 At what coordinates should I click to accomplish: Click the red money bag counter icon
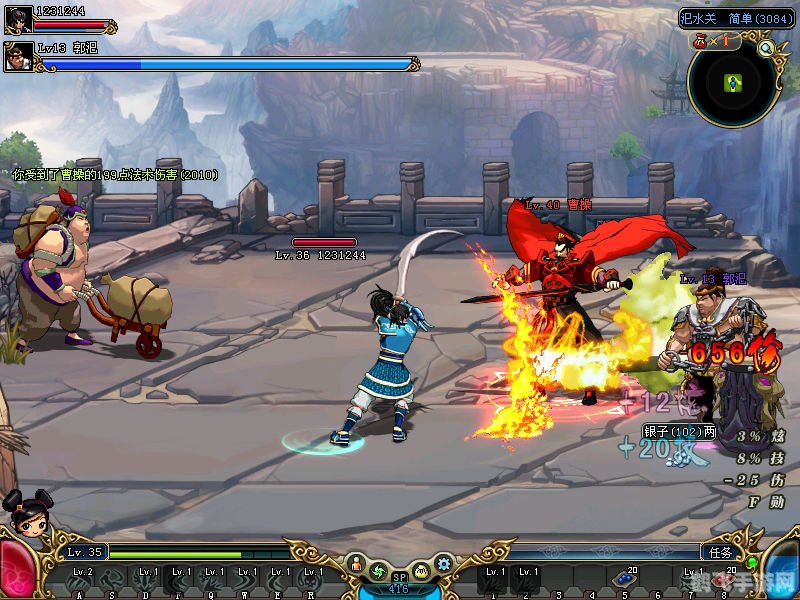[701, 42]
